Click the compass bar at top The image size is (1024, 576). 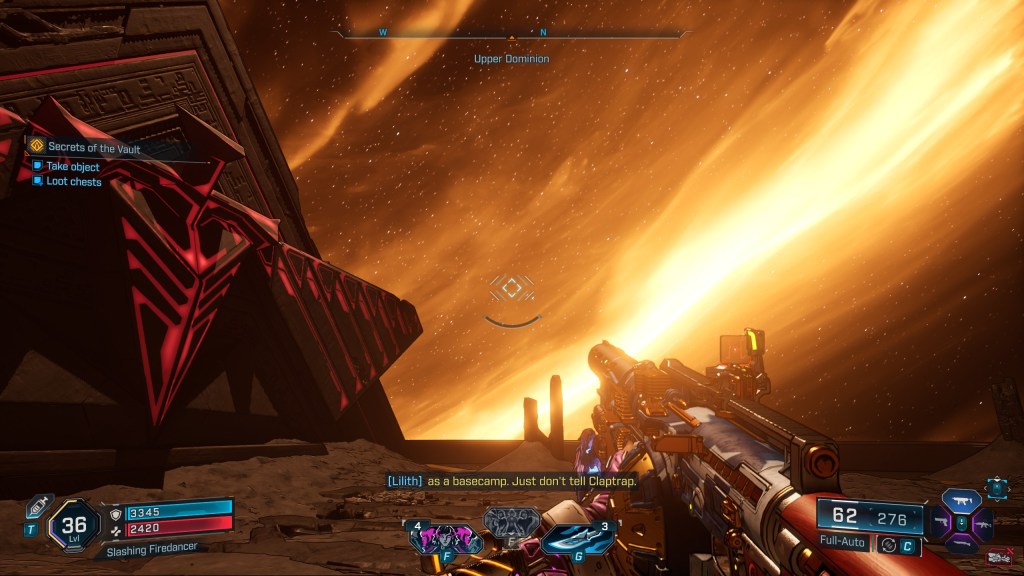(512, 34)
